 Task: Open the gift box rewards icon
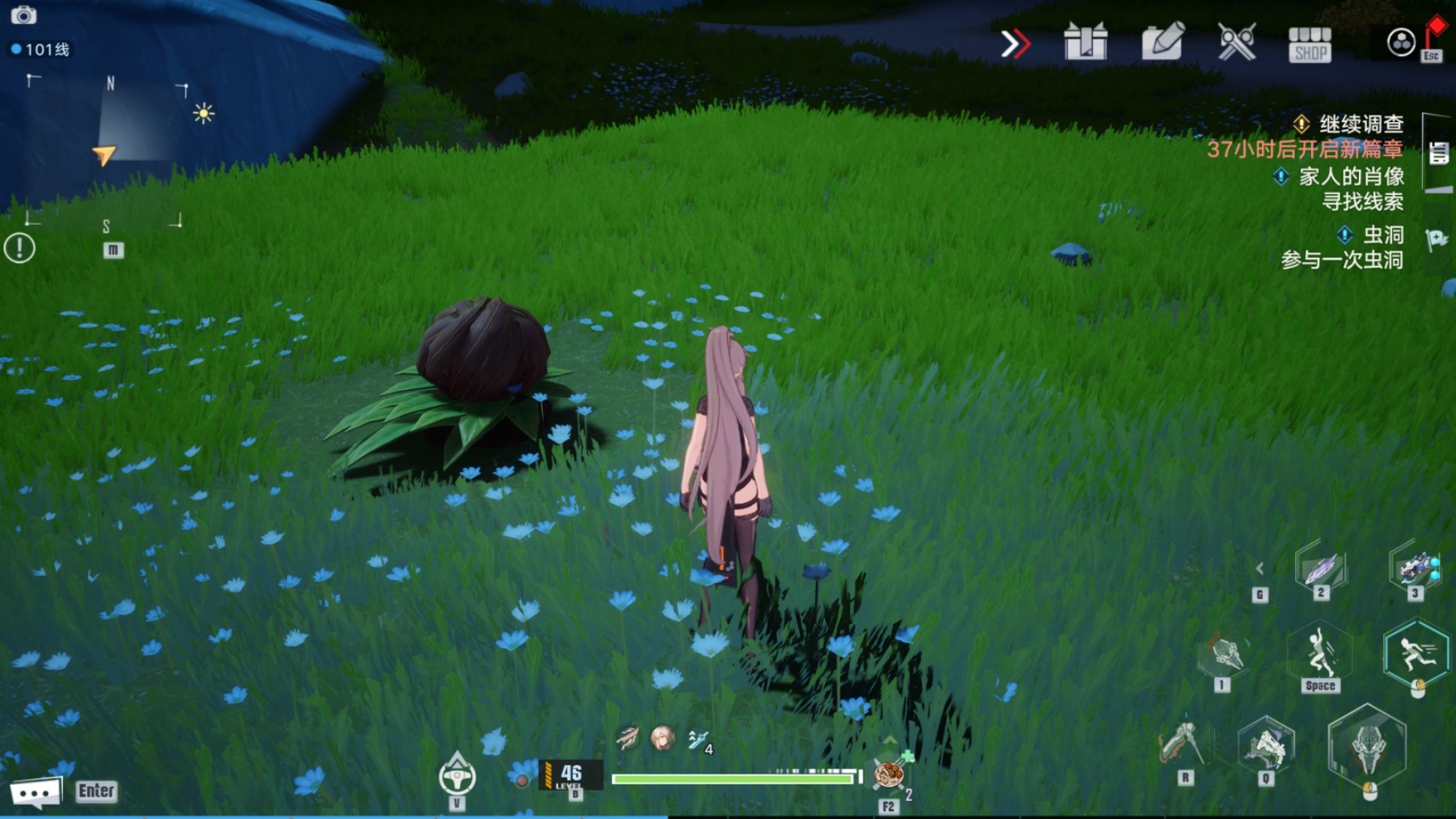(1086, 42)
